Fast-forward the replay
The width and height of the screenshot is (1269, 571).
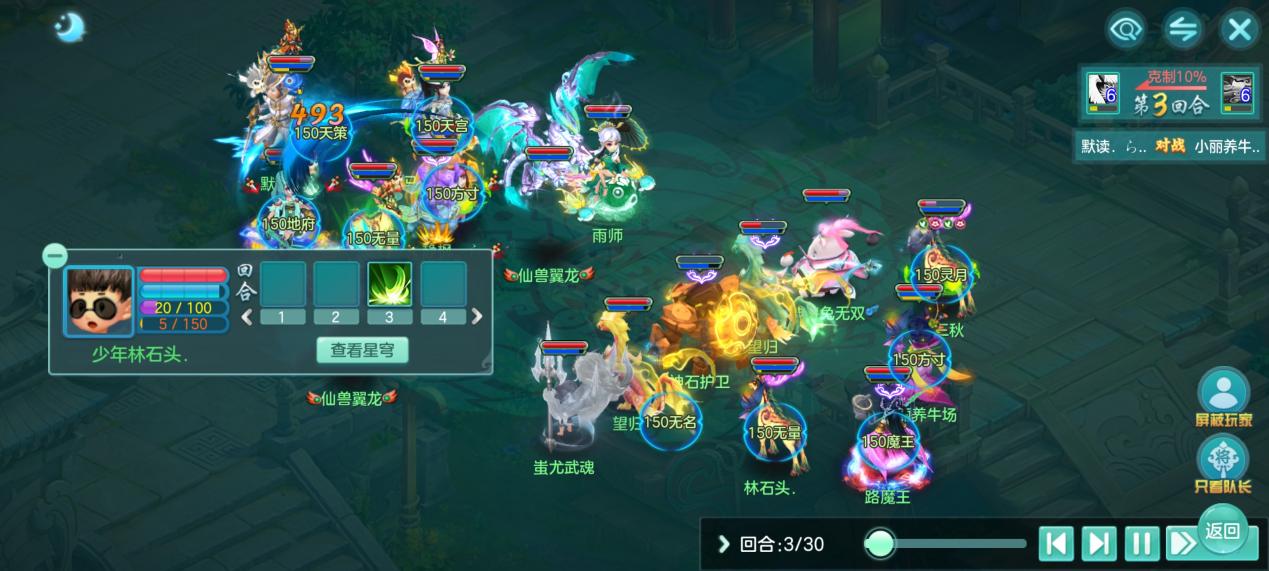click(x=1182, y=544)
